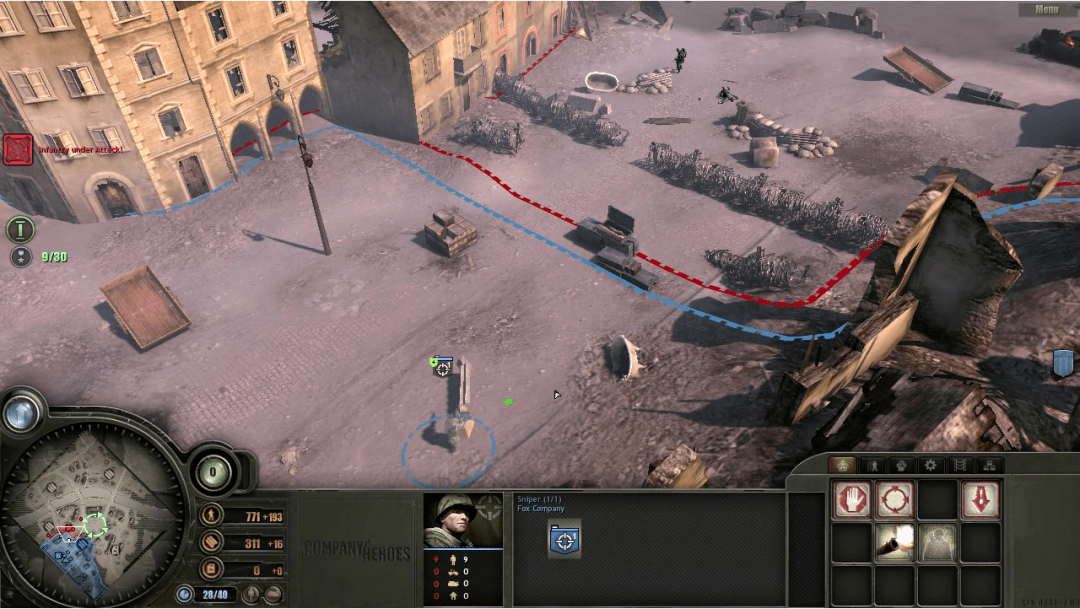The image size is (1080, 609).
Task: Open the raised fist command tab
Action: pos(901,465)
